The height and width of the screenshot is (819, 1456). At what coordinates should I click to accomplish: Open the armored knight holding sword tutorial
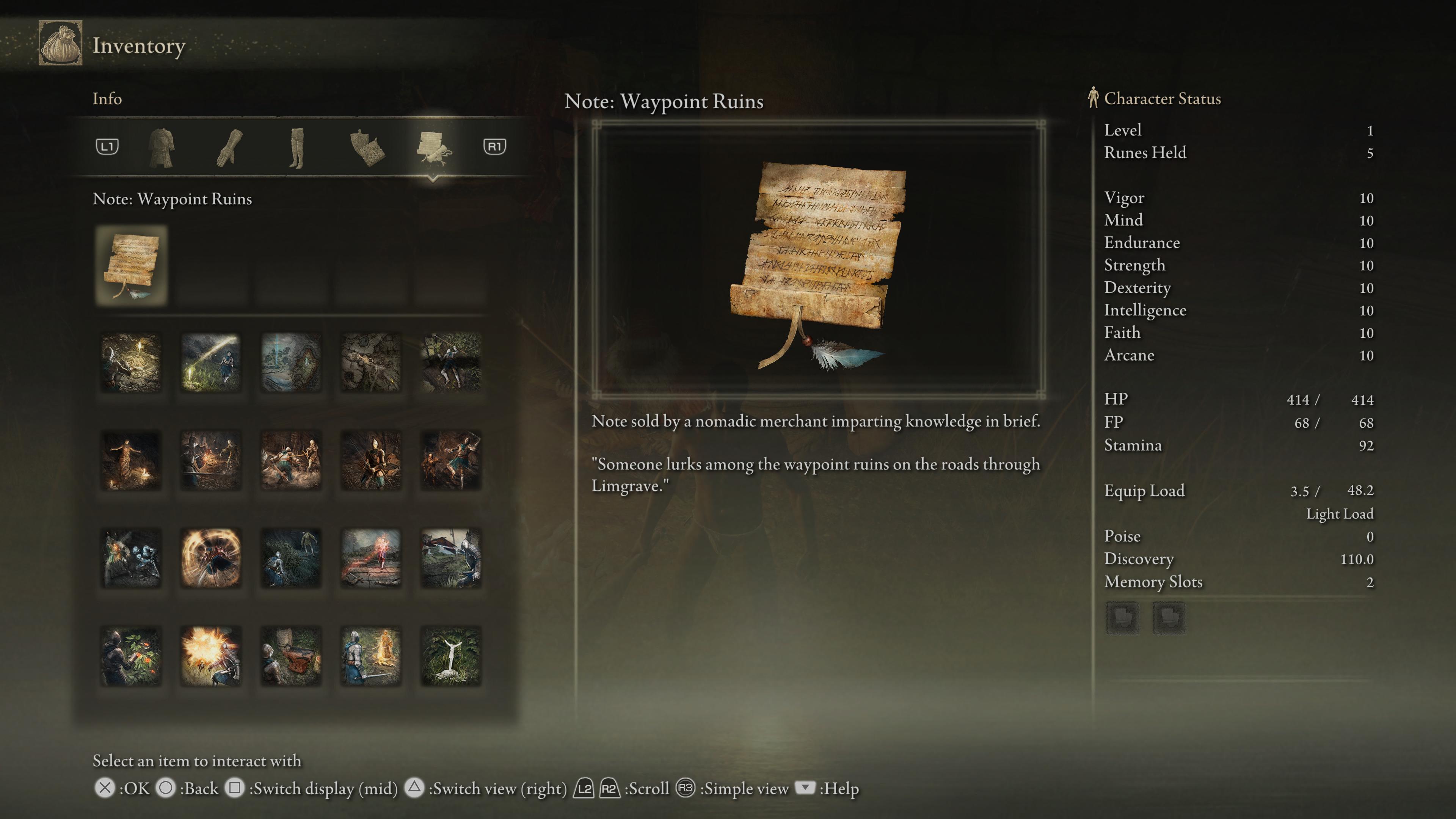[371, 460]
